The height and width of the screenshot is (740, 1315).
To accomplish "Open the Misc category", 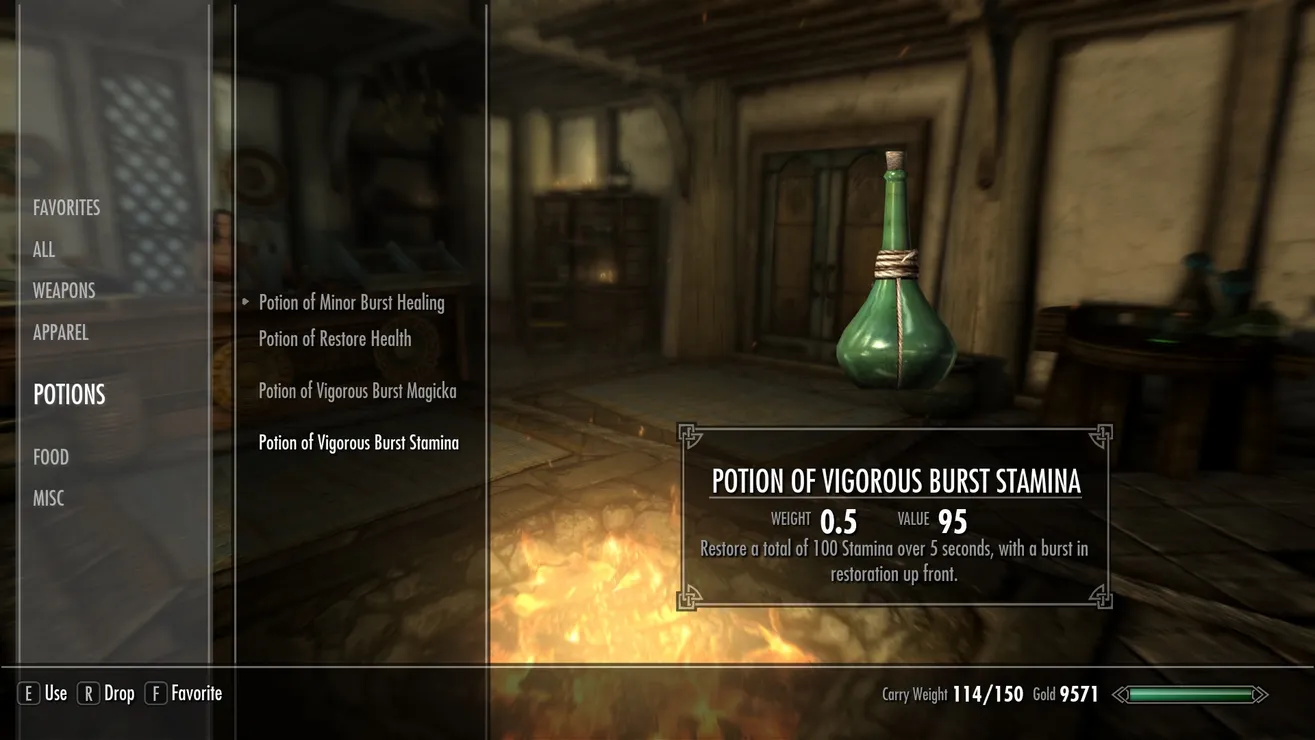I will (49, 498).
